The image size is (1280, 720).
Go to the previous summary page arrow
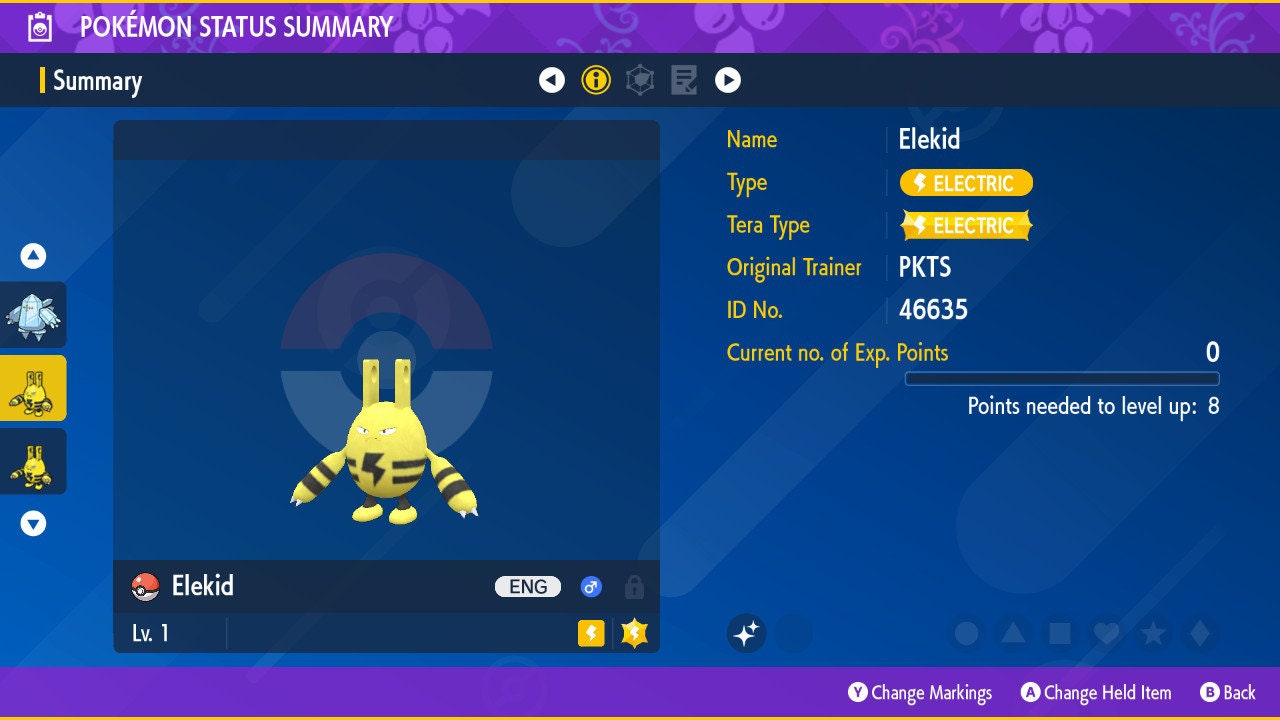coord(552,80)
